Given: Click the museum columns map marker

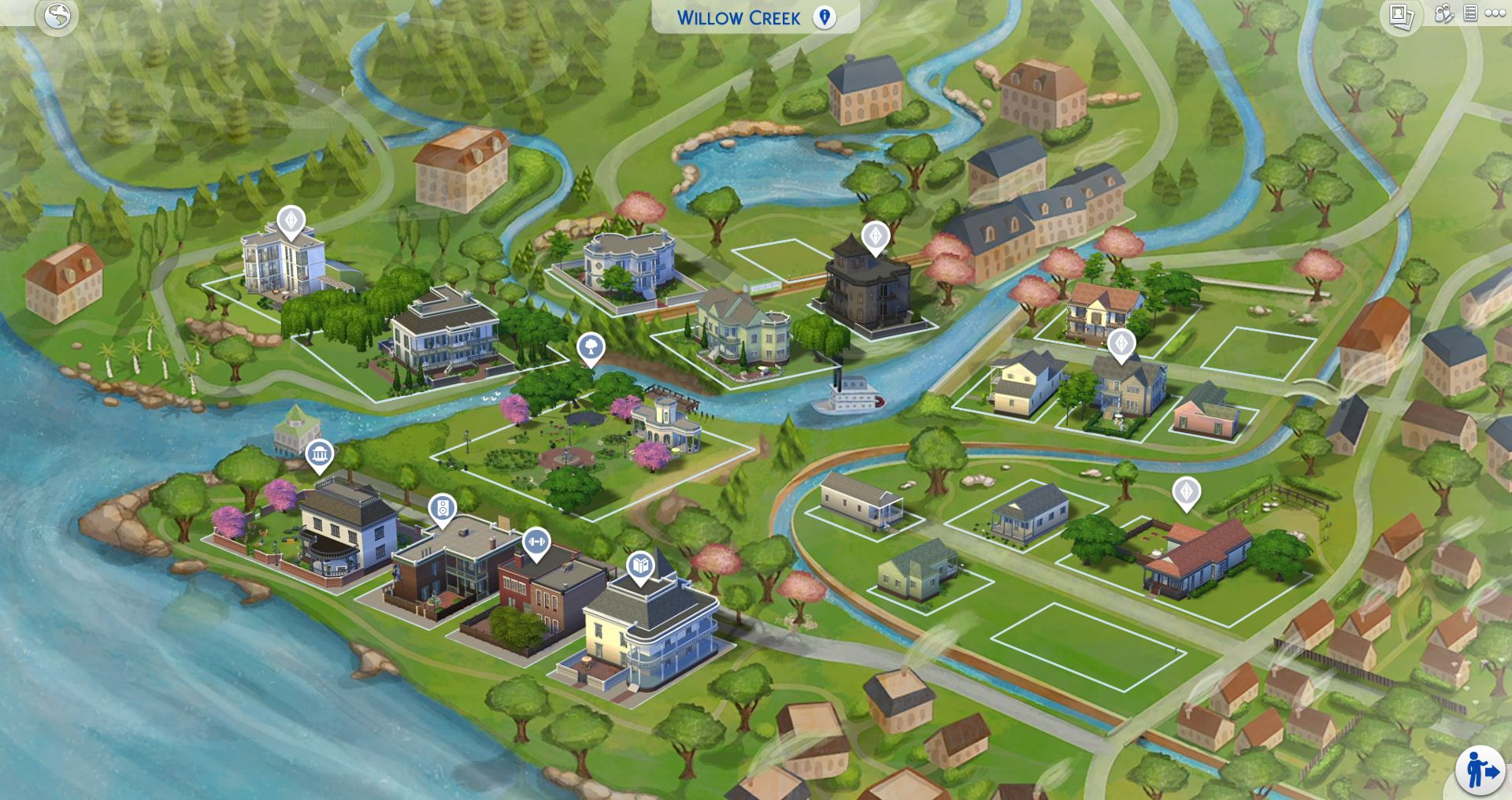Looking at the screenshot, I should point(318,453).
